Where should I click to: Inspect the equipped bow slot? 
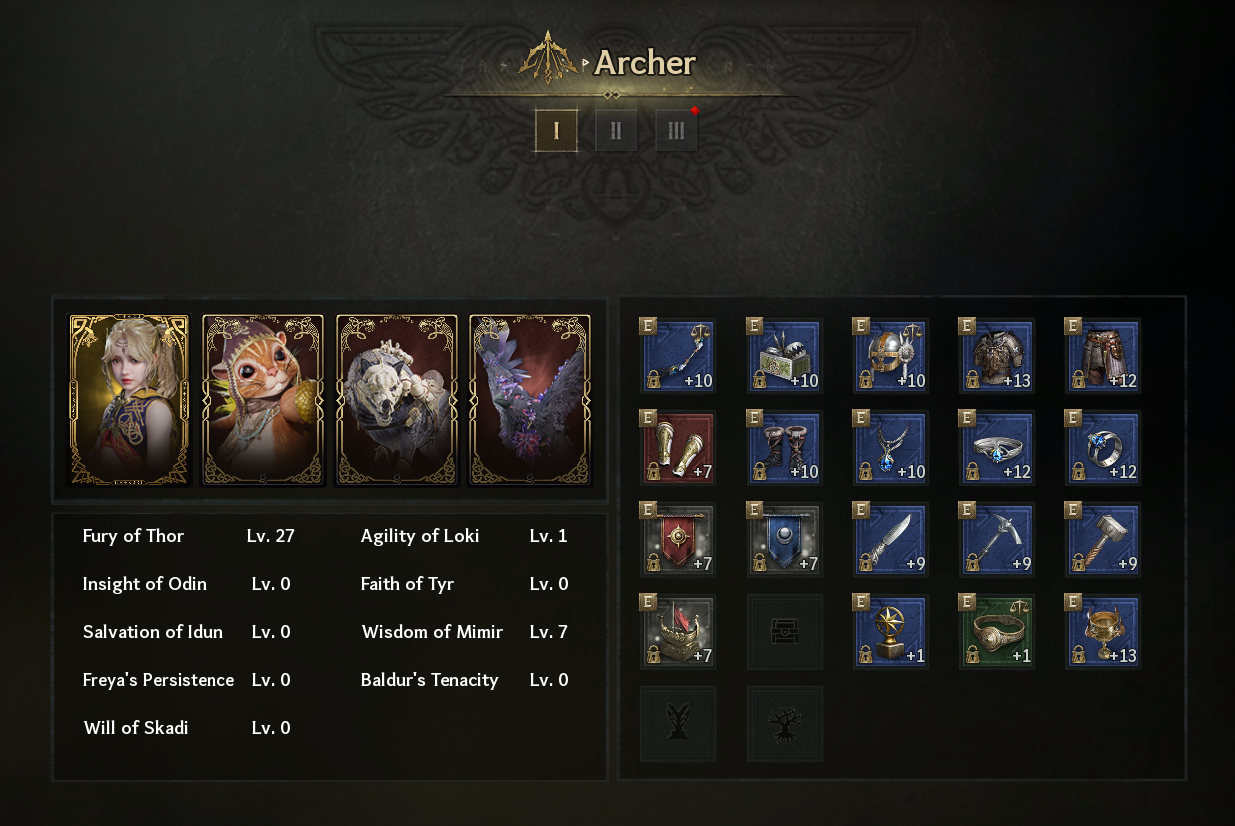point(678,356)
